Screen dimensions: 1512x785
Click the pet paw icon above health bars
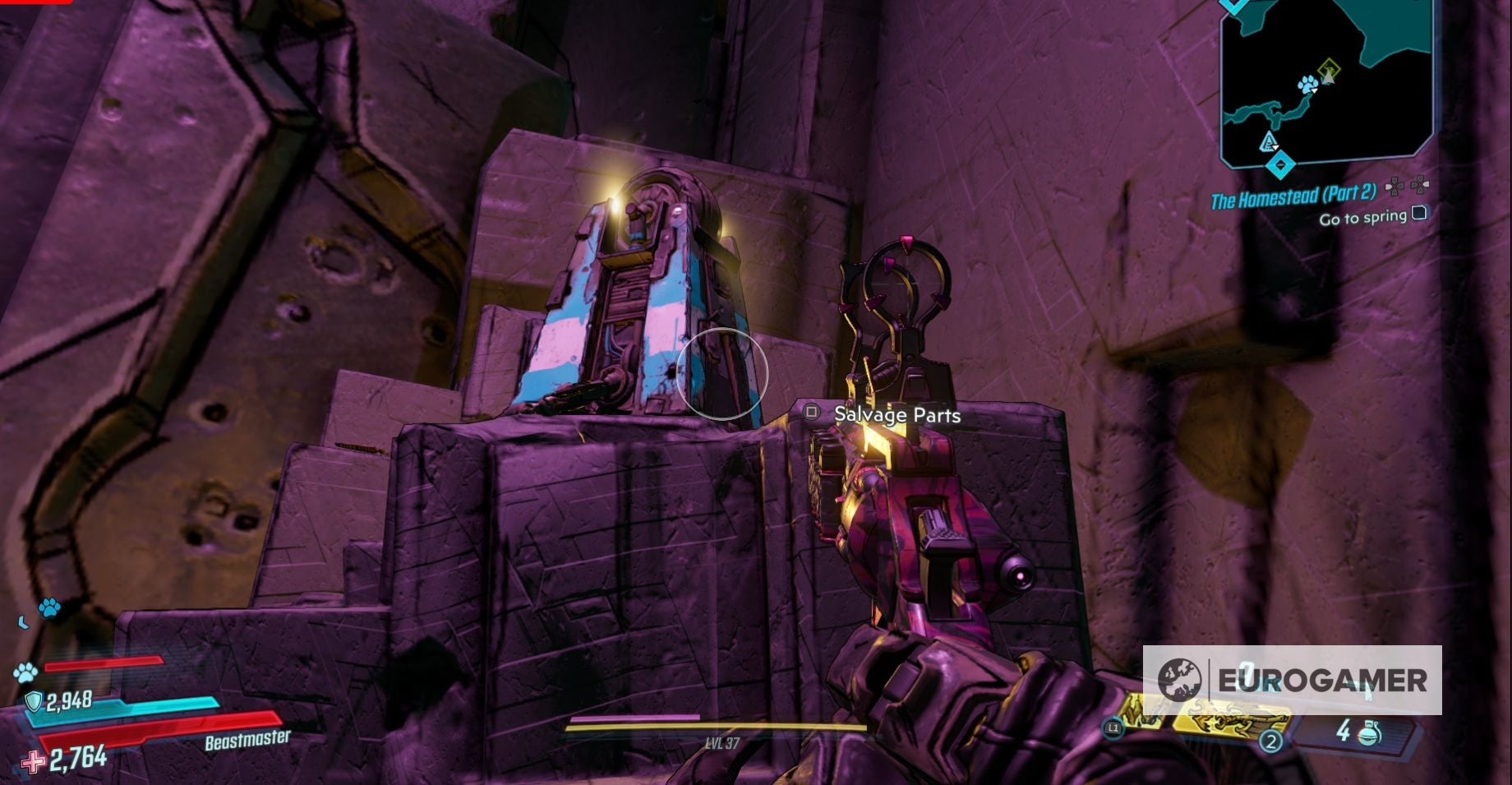(x=49, y=609)
